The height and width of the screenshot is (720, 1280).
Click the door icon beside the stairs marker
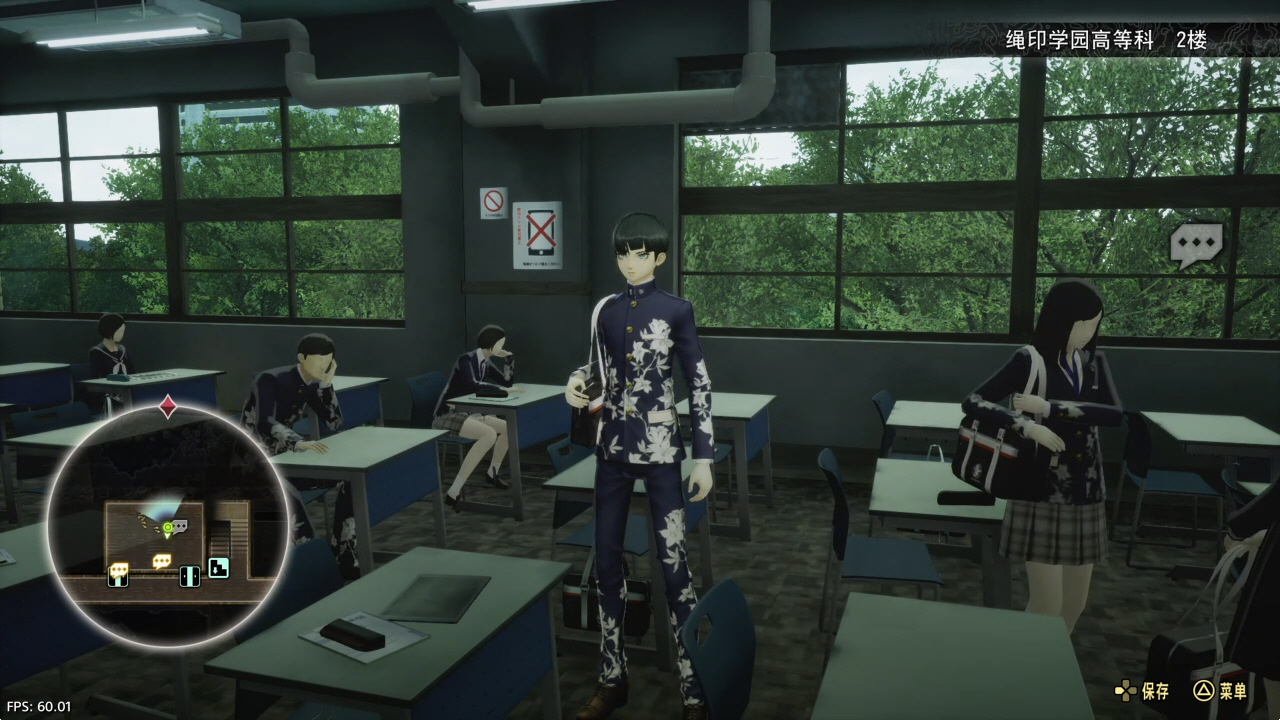click(189, 575)
